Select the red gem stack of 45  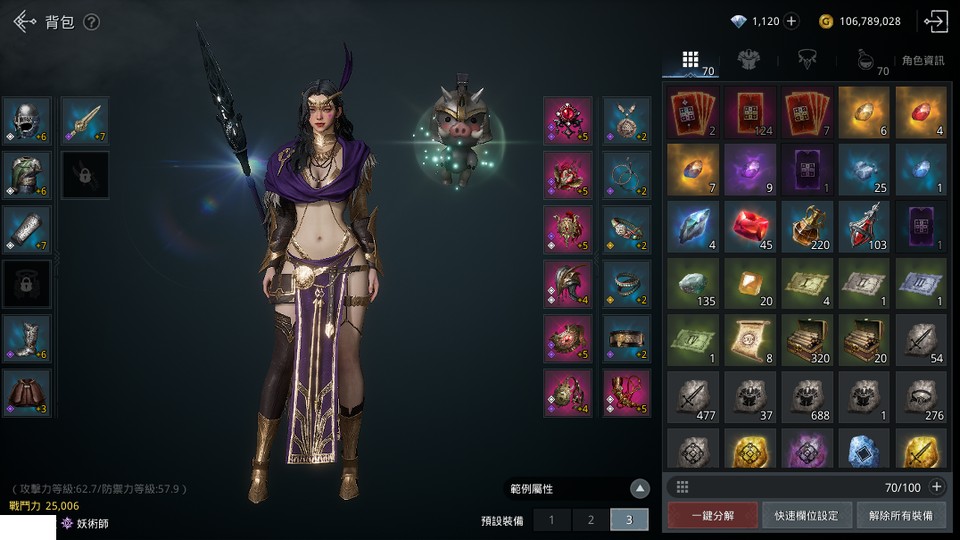pos(748,224)
